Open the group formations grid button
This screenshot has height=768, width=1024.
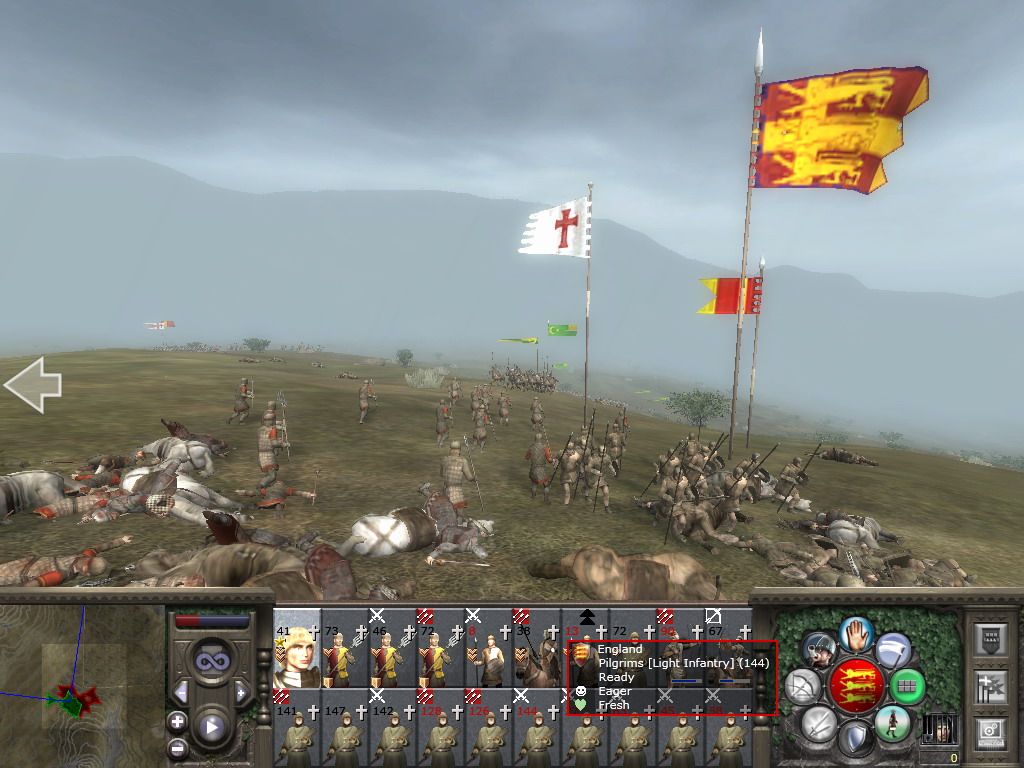point(906,686)
